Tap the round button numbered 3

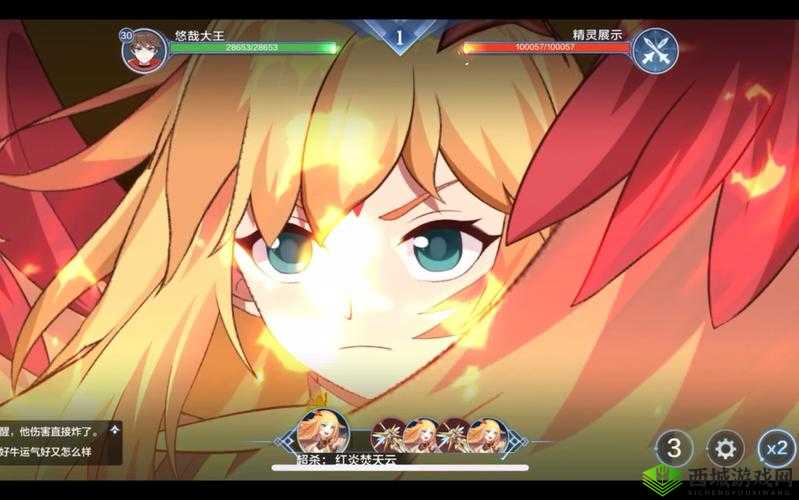point(675,447)
